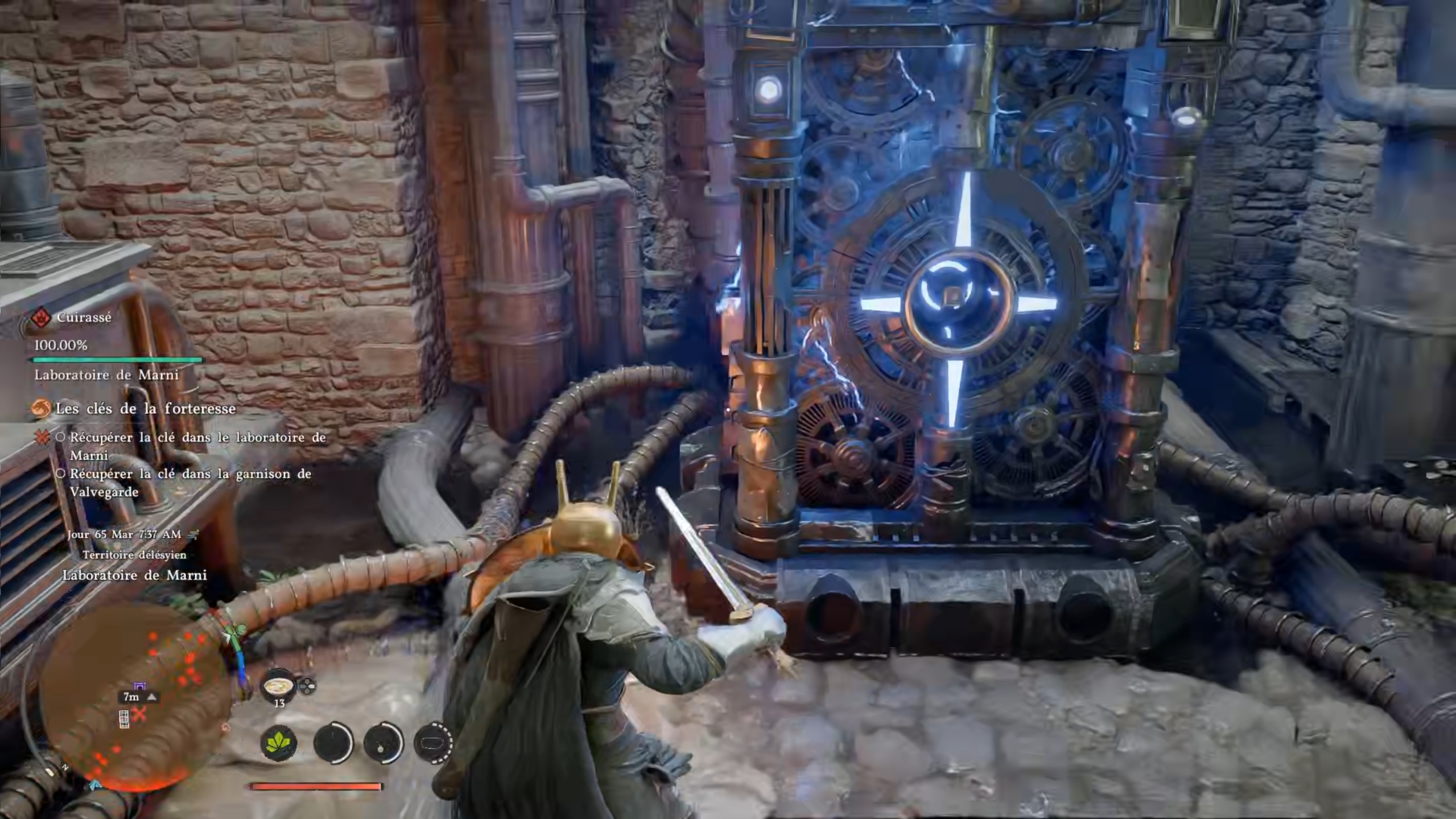Activate the green leaf ability icon
1456x819 pixels.
[278, 743]
